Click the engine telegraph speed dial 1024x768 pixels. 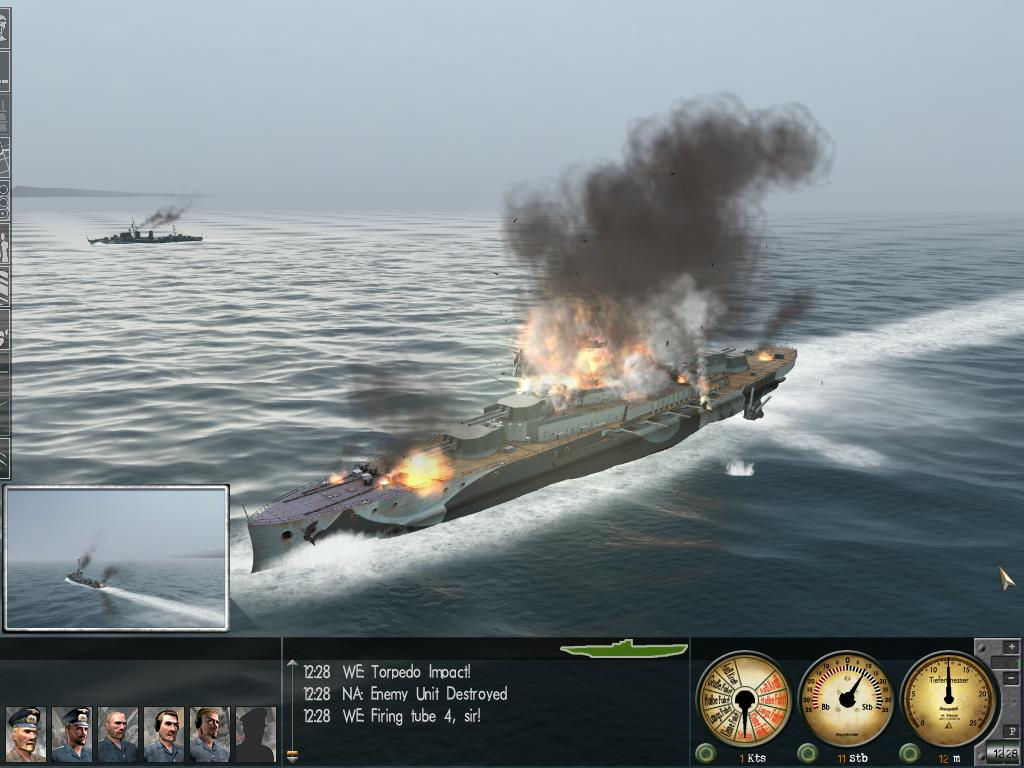tap(743, 698)
